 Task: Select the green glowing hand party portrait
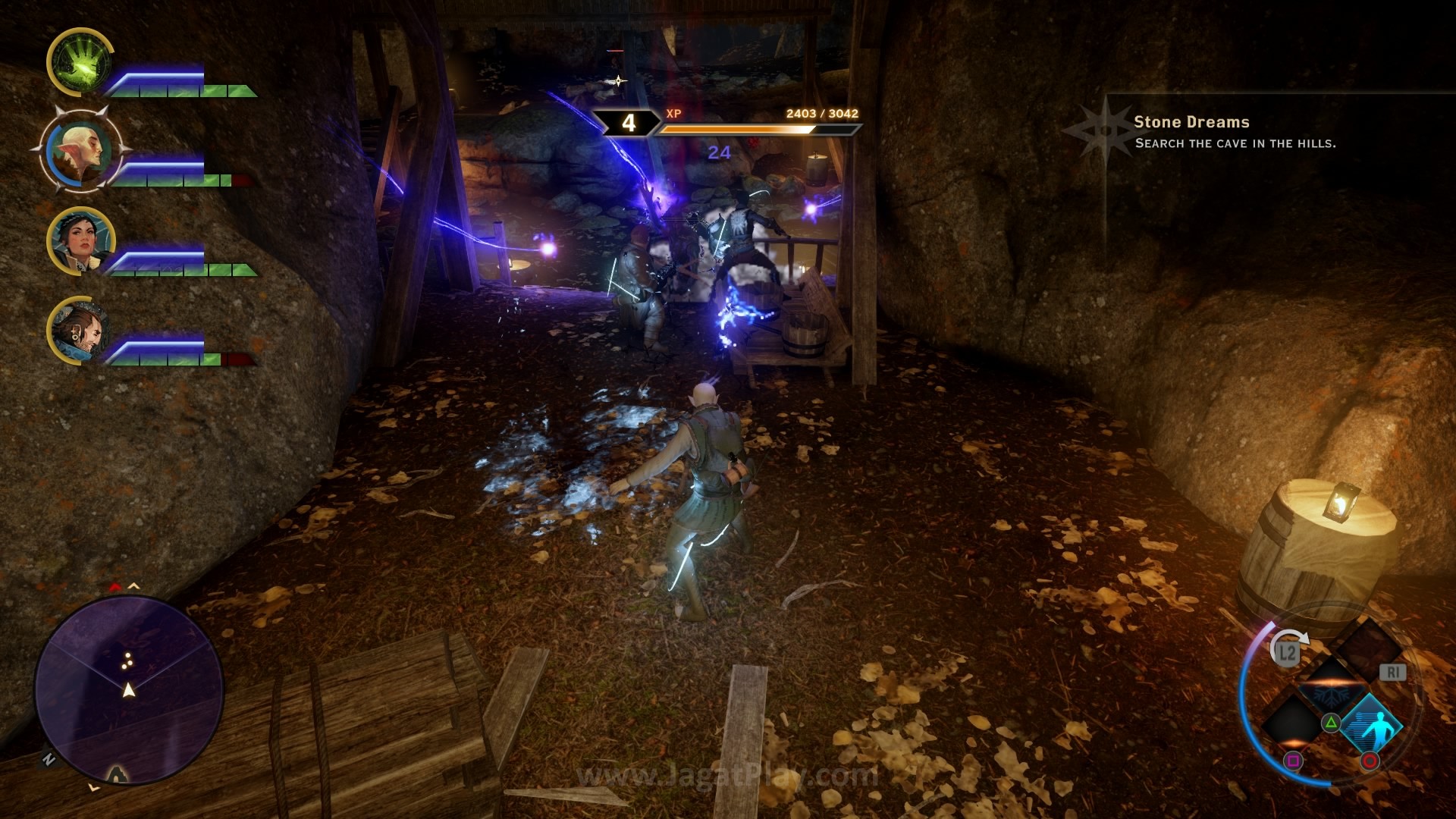78,62
